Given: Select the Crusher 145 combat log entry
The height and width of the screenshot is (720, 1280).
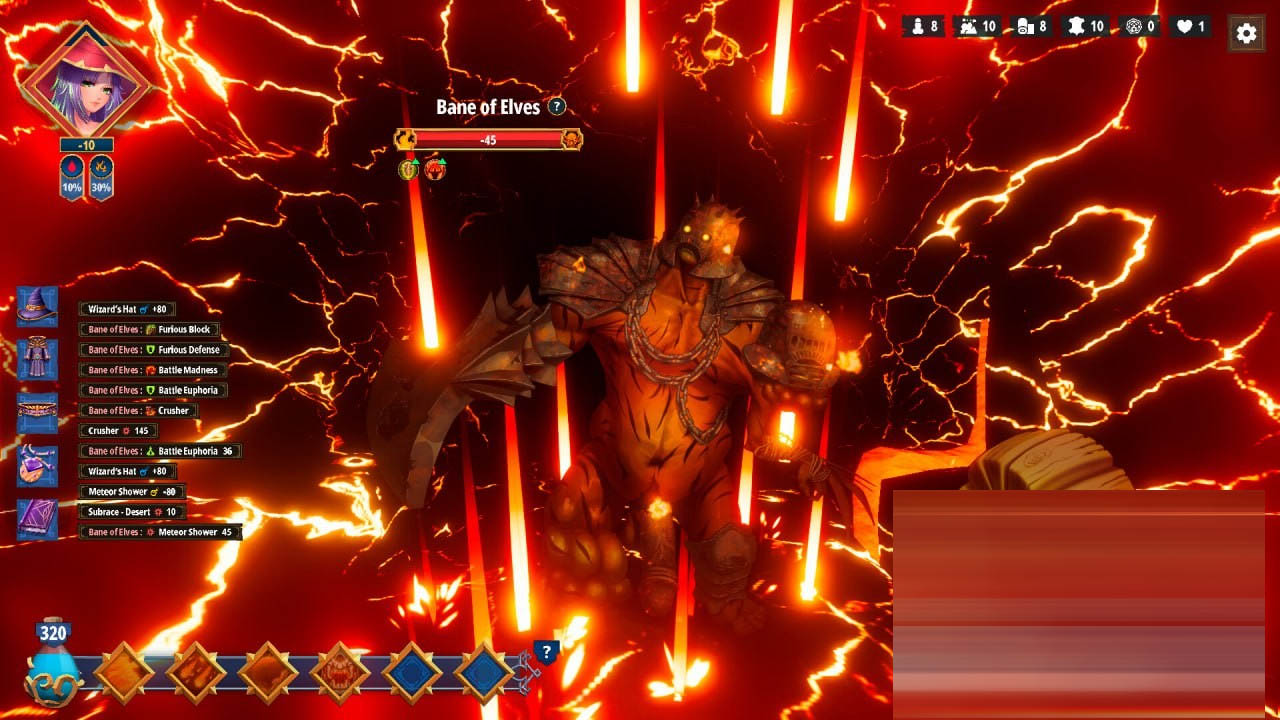Looking at the screenshot, I should tap(118, 431).
